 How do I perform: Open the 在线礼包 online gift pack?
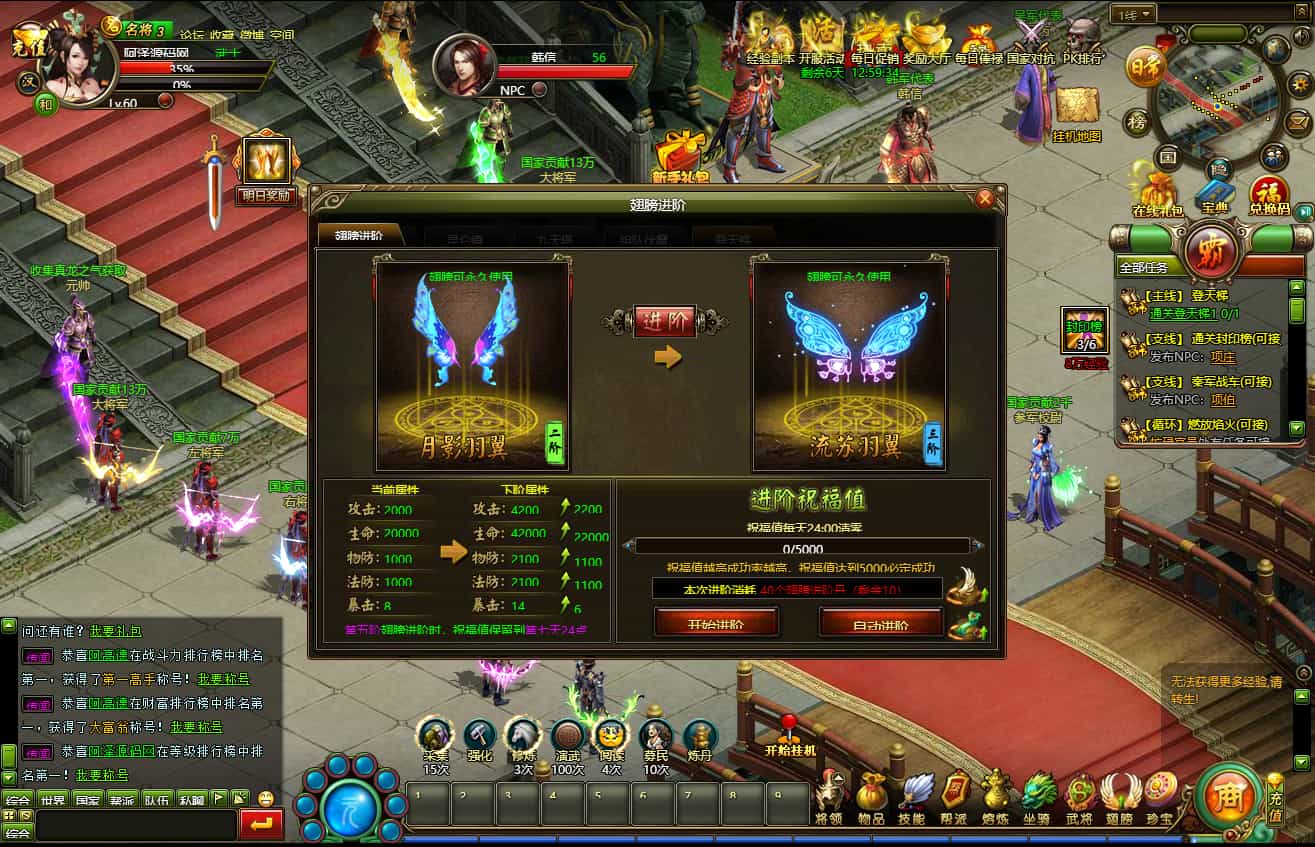coord(1157,194)
